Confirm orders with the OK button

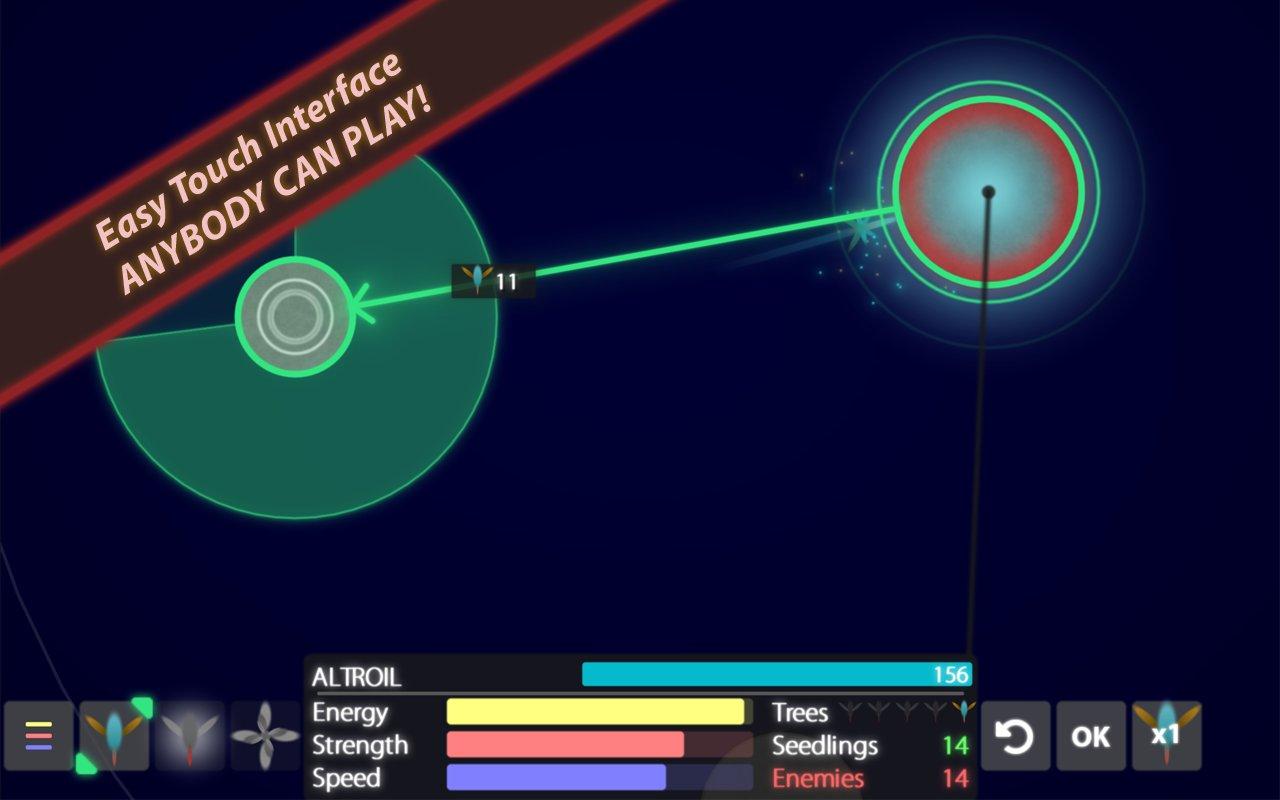point(1089,737)
